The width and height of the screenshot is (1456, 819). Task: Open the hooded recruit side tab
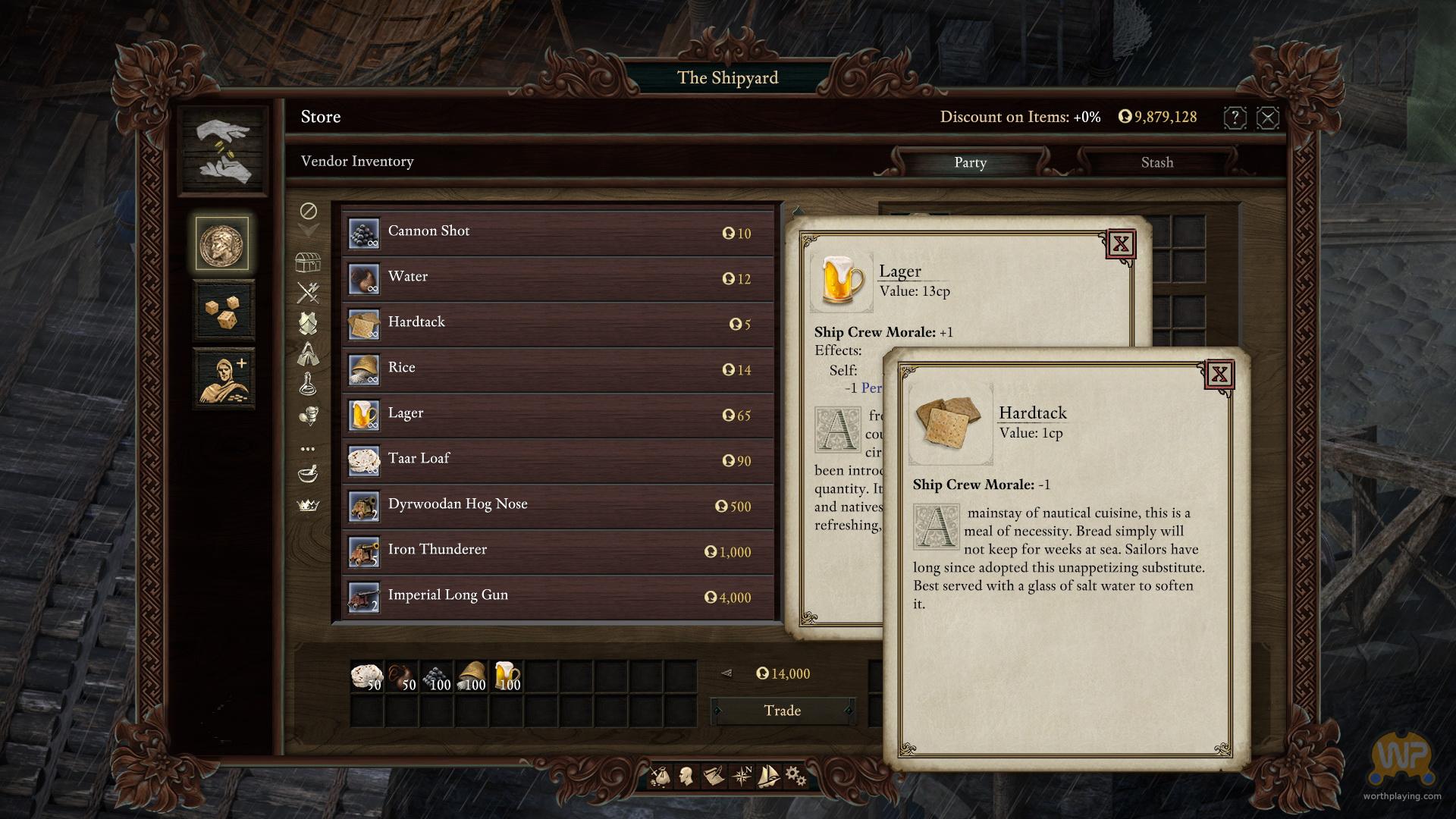[224, 378]
